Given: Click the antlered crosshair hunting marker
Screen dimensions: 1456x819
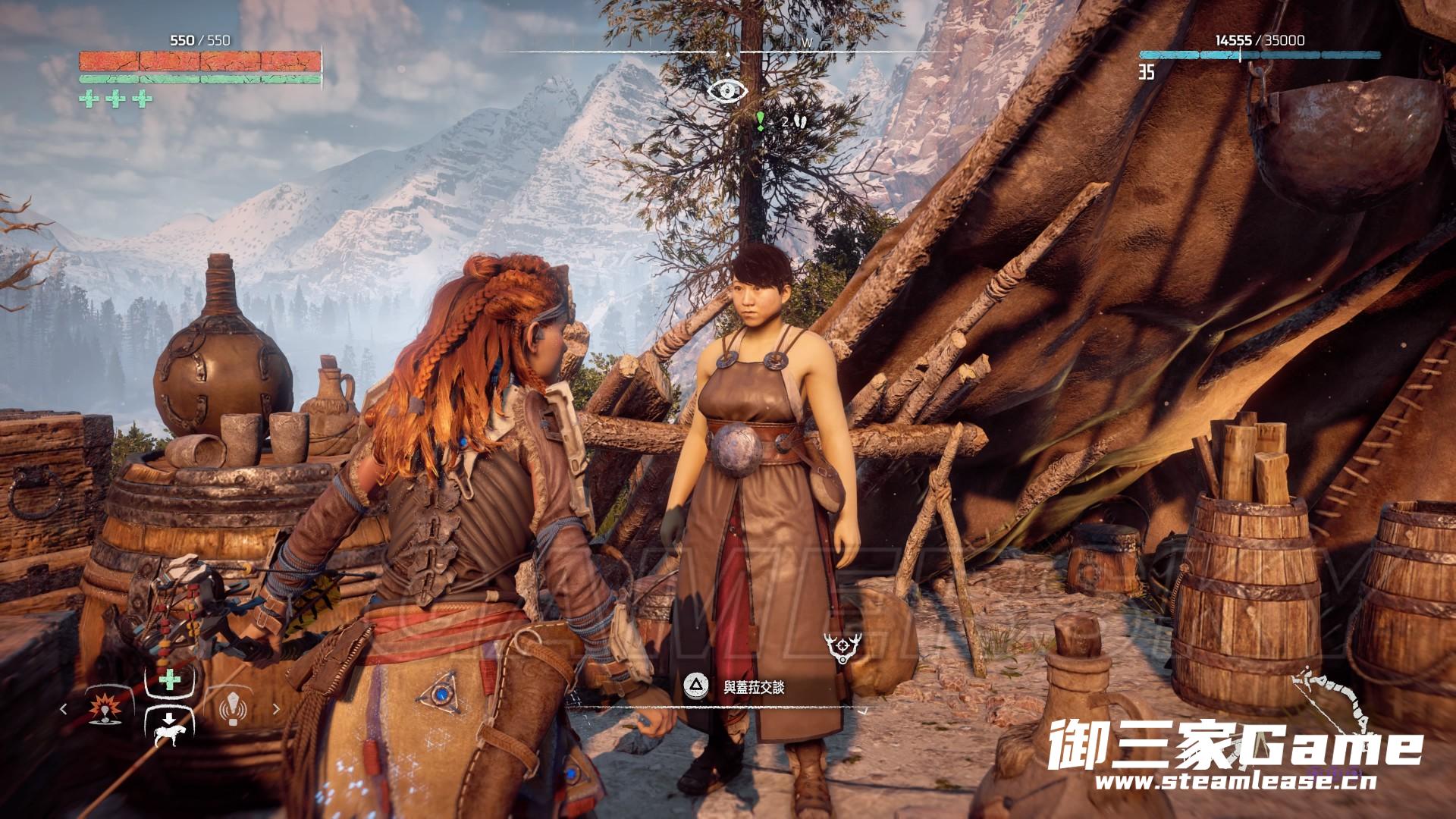Looking at the screenshot, I should tap(840, 648).
